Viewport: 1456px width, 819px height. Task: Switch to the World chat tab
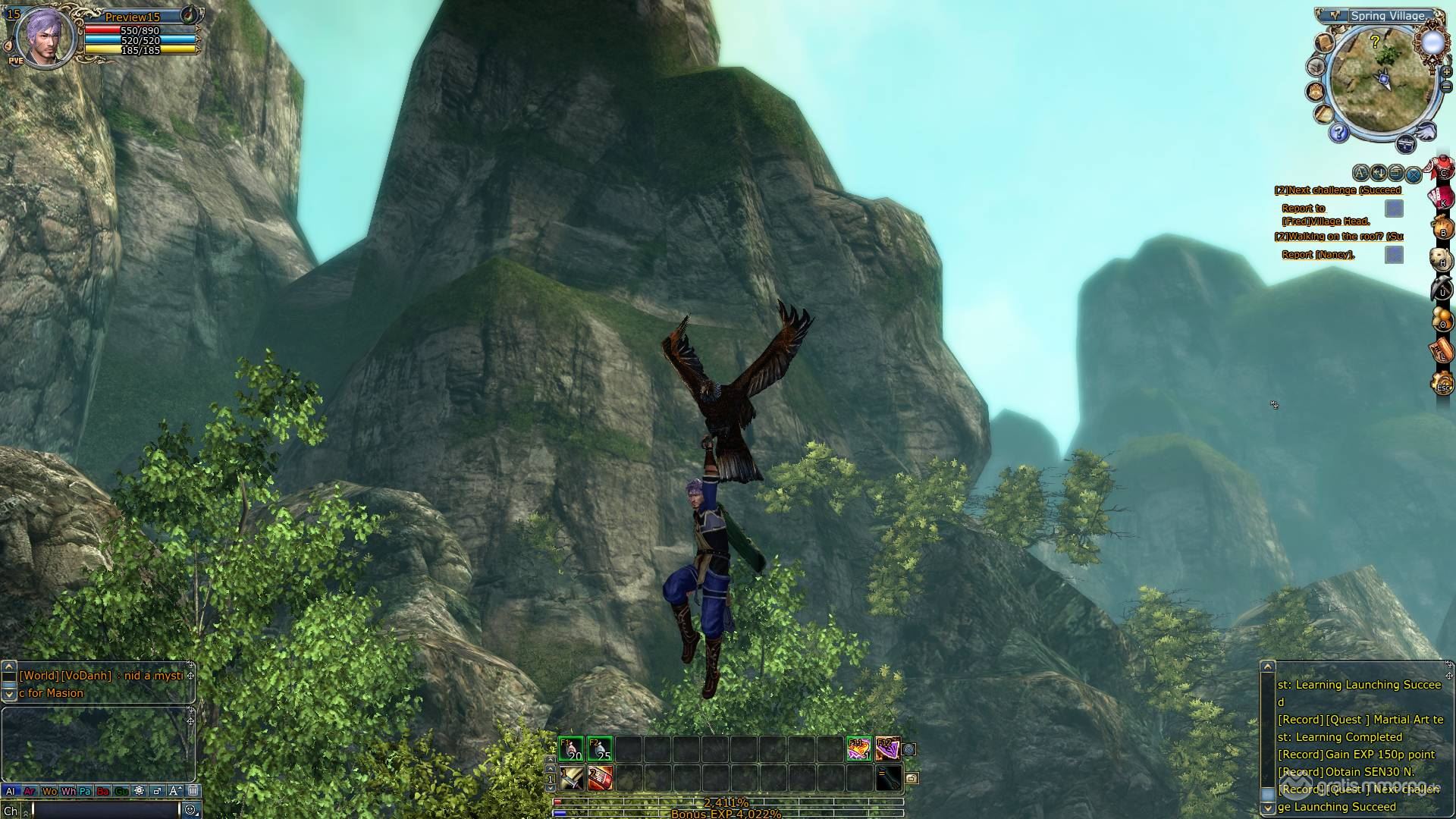pos(49,791)
